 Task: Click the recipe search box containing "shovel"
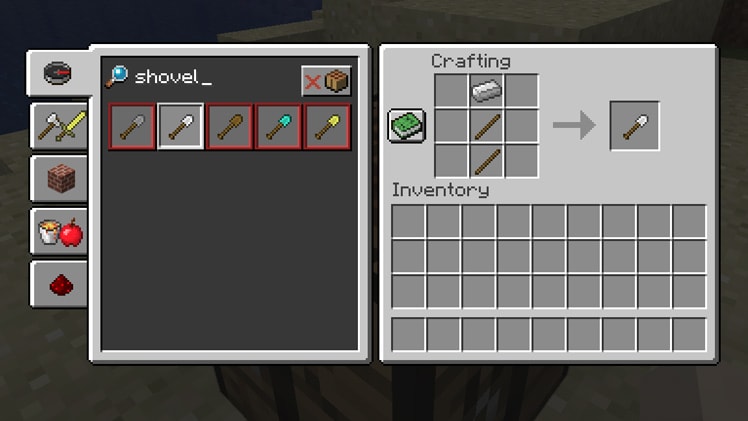point(200,78)
